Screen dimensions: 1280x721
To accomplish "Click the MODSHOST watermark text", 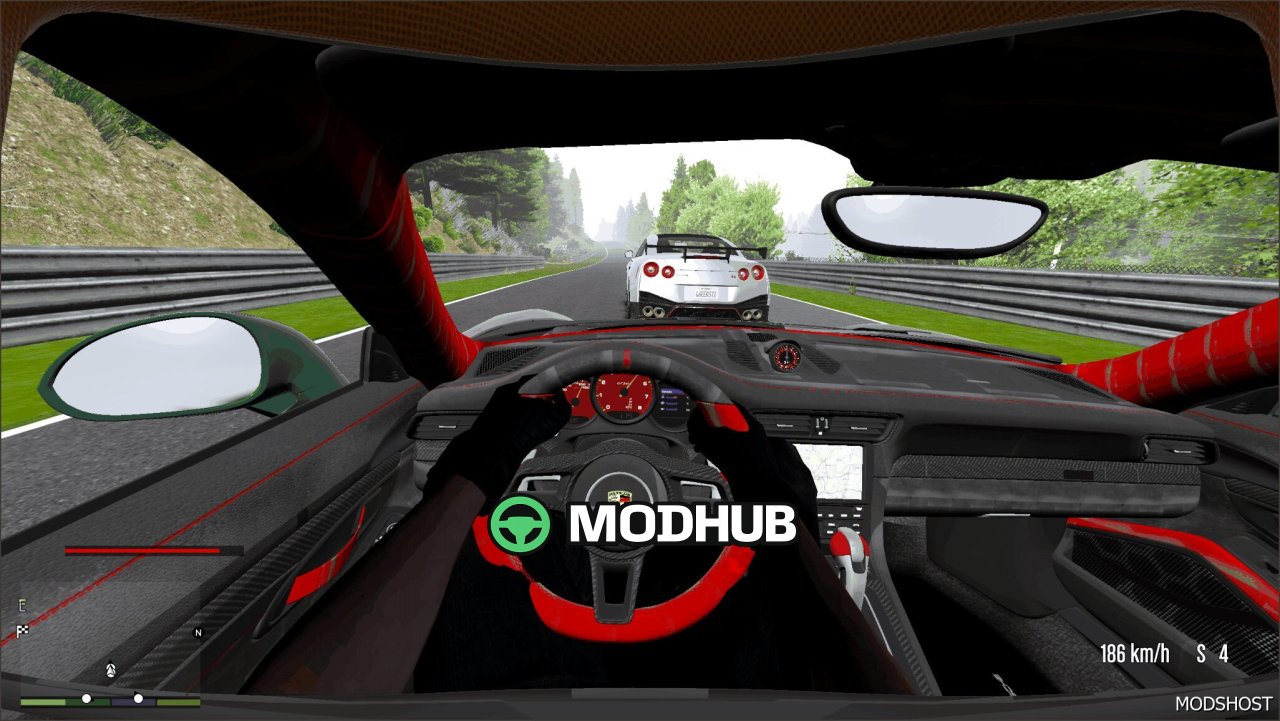I will 1223,704.
